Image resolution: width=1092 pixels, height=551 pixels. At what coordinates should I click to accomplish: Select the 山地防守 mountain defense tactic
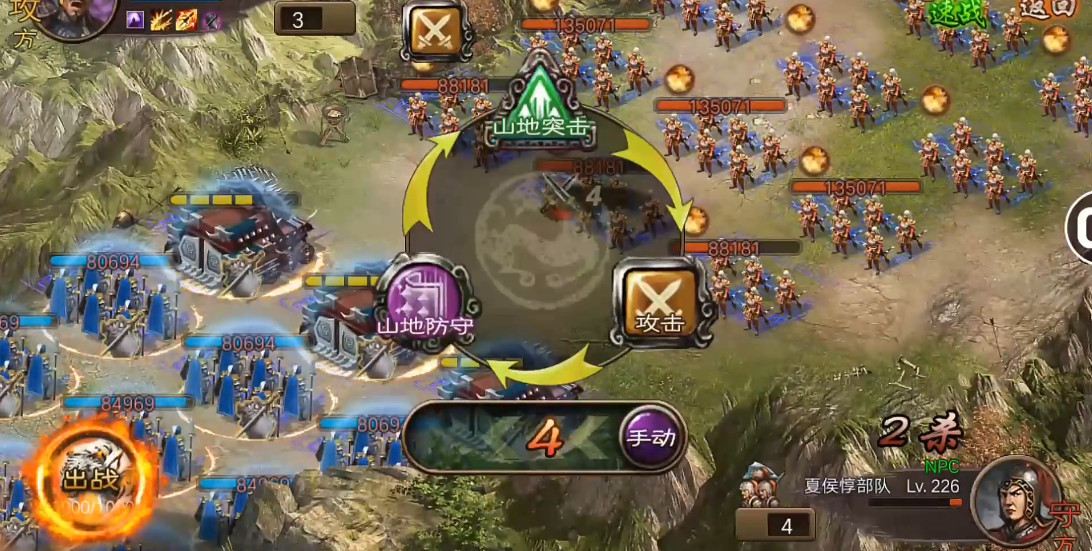[x=423, y=300]
